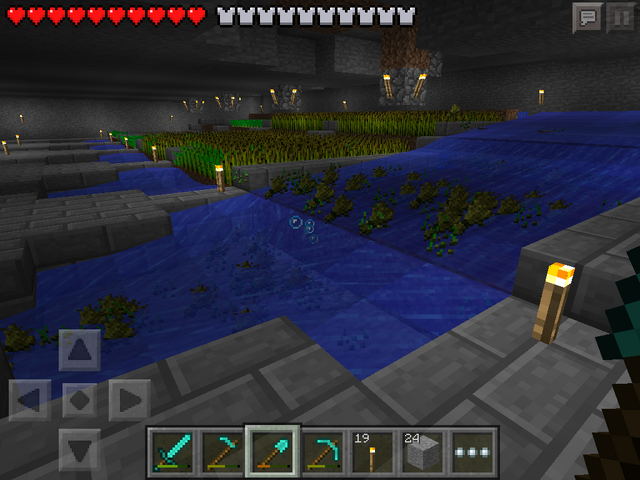Select the diamond sword slot

tap(172, 452)
